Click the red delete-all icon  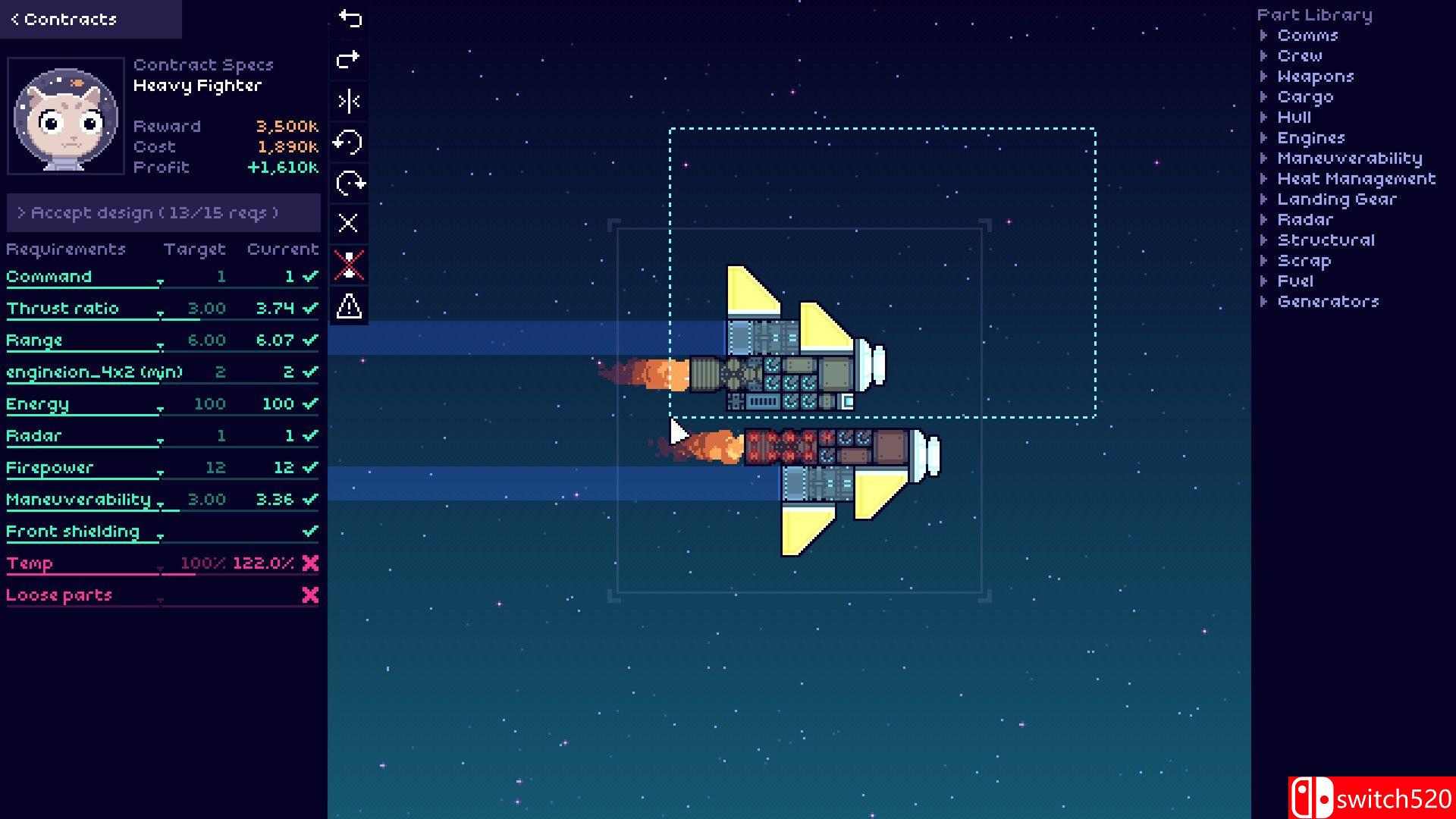[x=349, y=264]
